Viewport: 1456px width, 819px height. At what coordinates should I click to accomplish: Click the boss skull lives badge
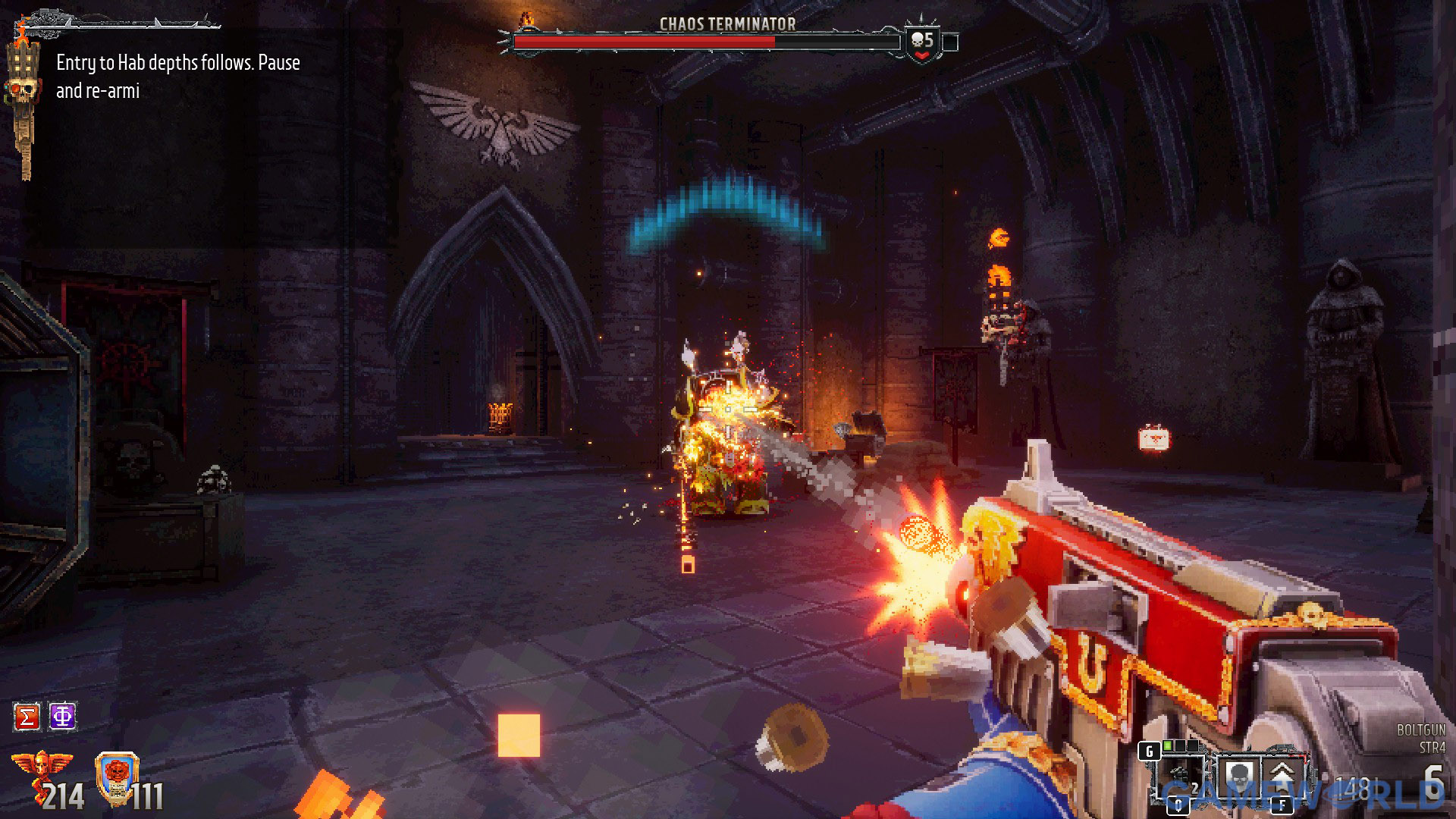tap(922, 44)
